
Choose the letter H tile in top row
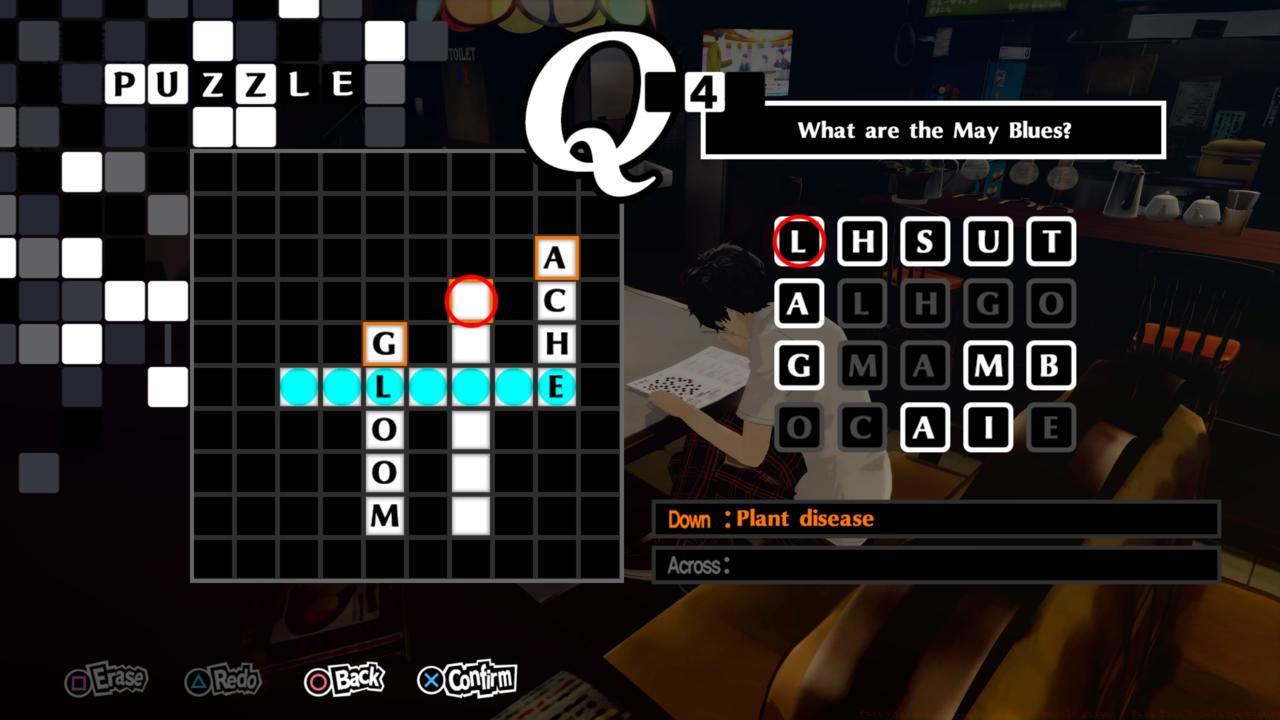861,240
